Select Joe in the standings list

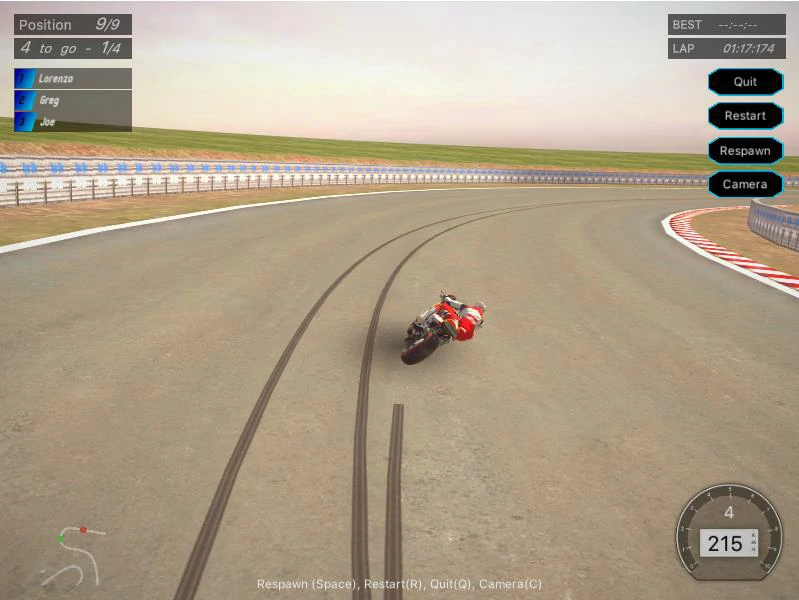click(72, 122)
